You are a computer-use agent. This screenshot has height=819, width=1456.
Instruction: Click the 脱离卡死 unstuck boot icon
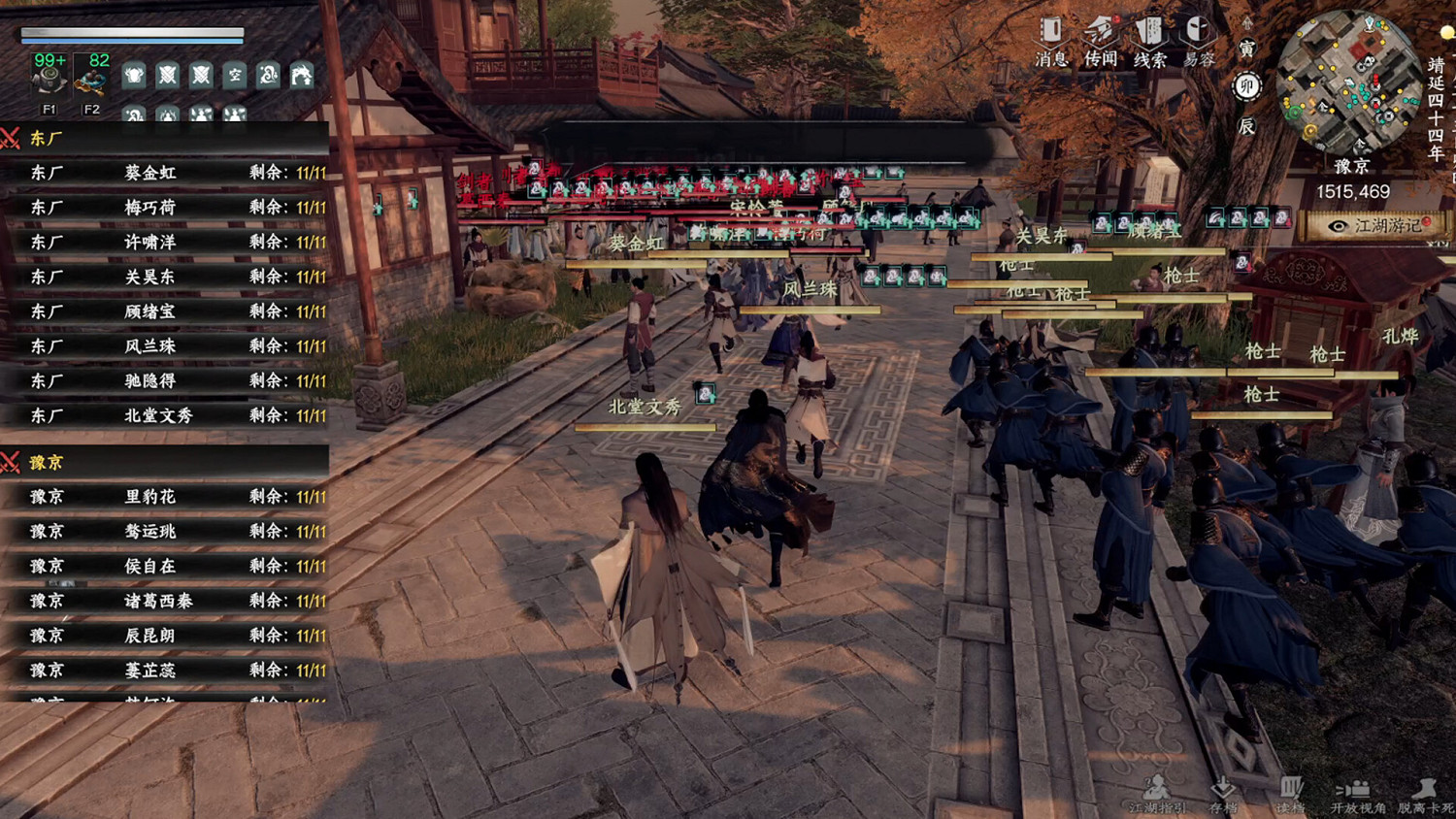1423,789
